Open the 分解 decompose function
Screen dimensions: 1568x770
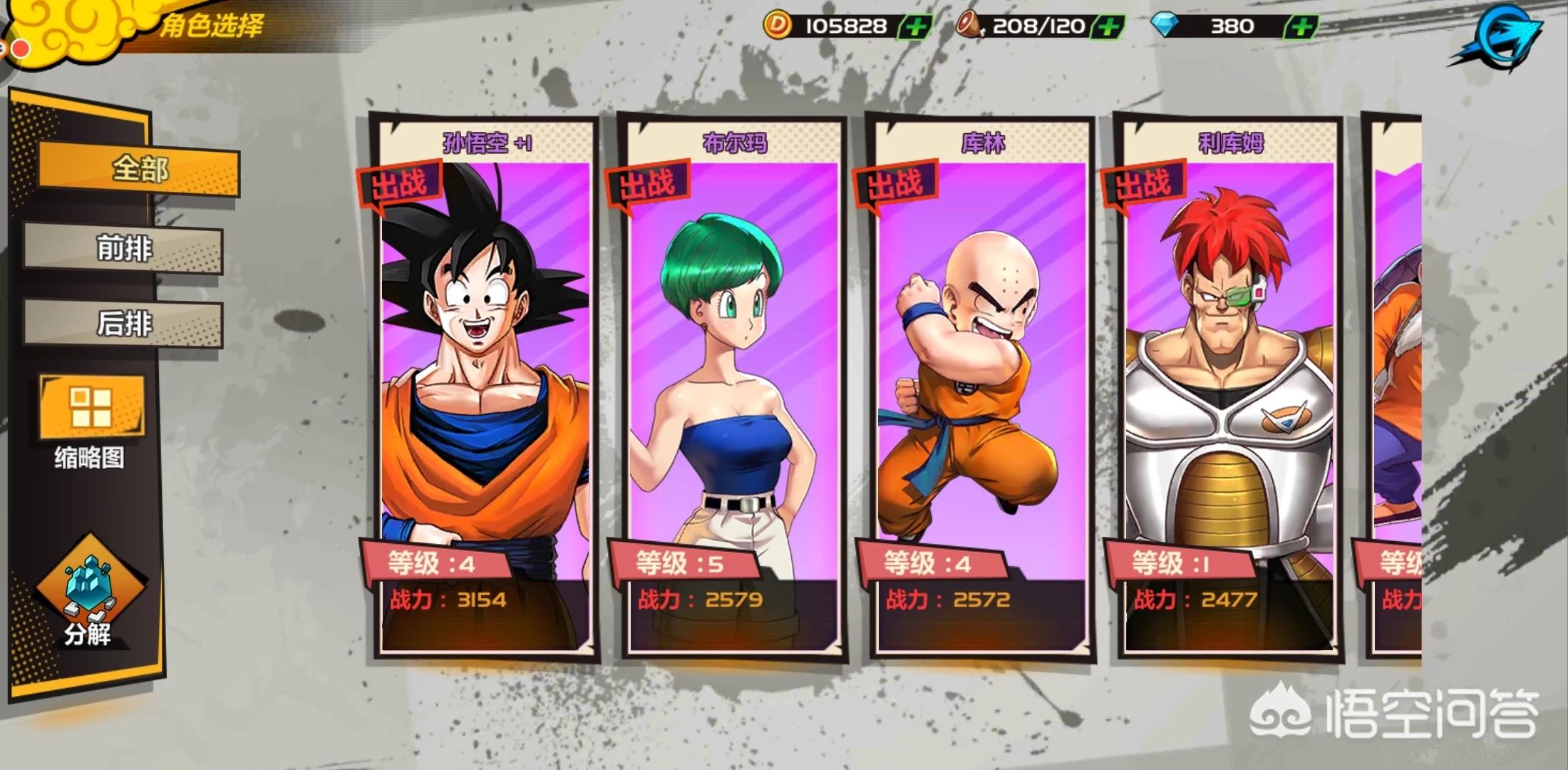(x=89, y=595)
